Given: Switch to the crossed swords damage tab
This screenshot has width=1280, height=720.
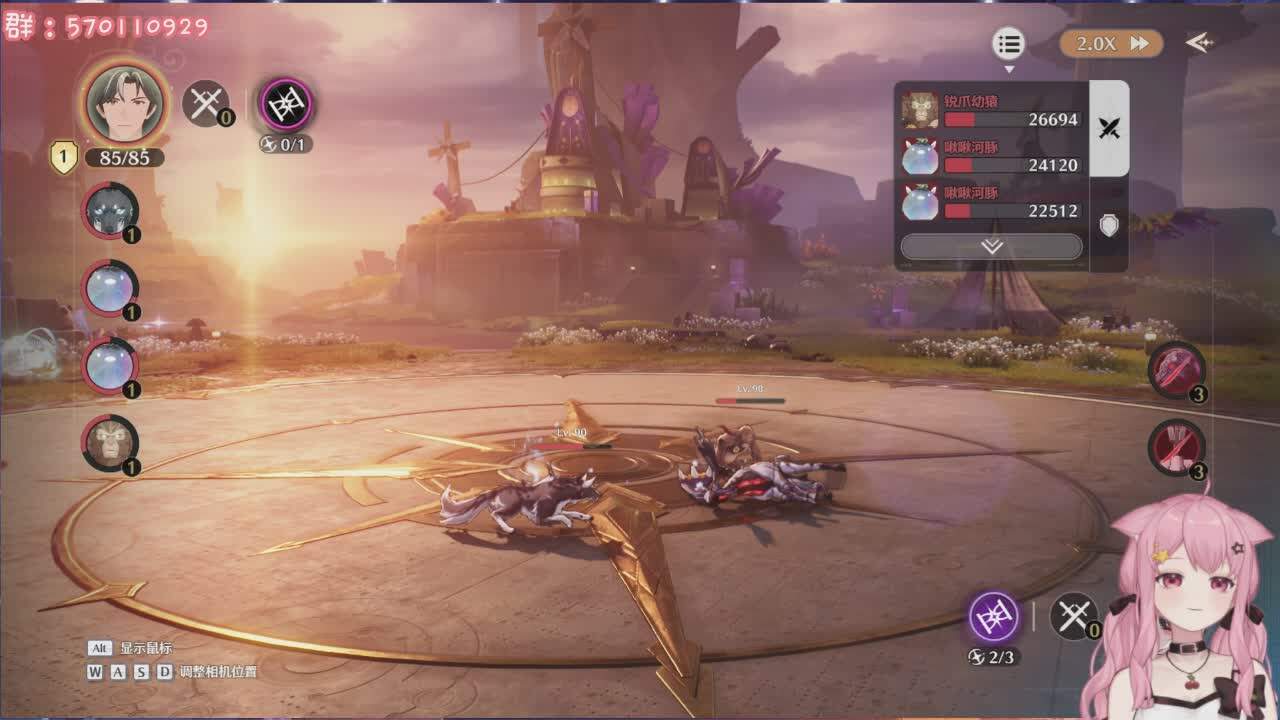Looking at the screenshot, I should (x=1109, y=128).
